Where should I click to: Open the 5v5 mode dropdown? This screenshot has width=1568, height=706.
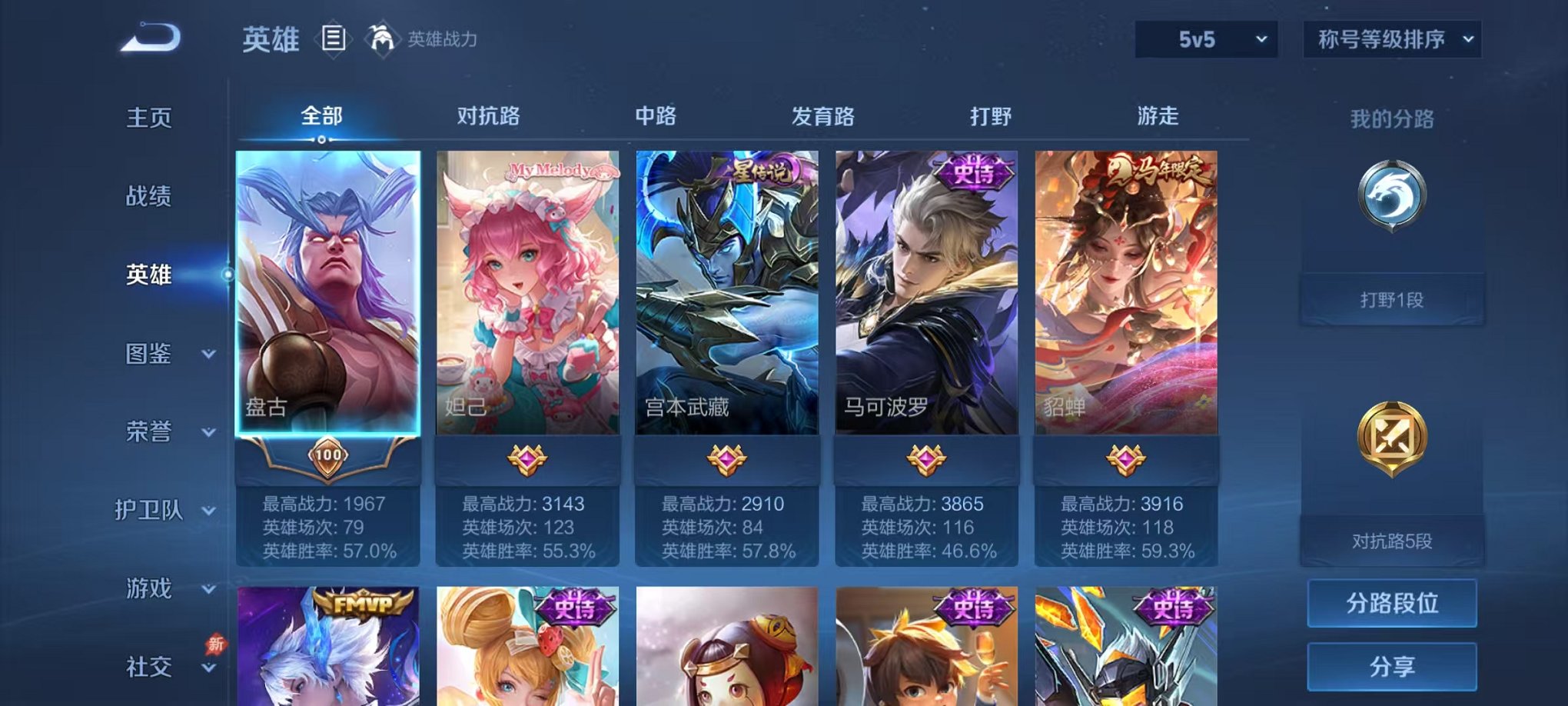point(1205,39)
